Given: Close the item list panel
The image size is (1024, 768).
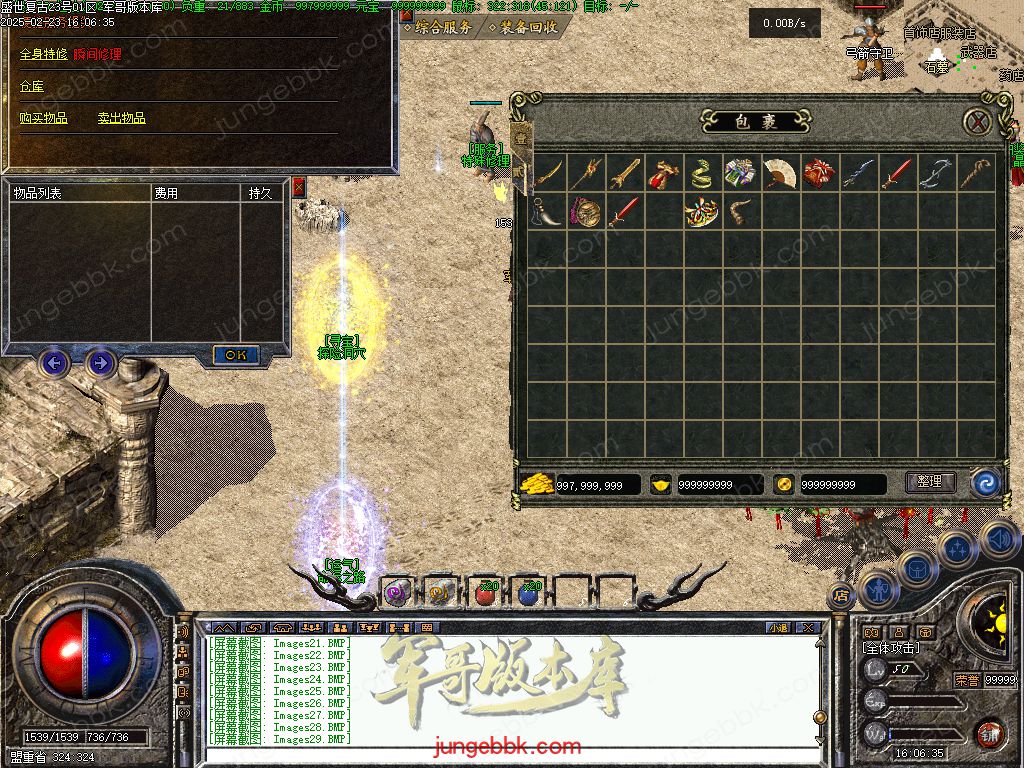Looking at the screenshot, I should pos(298,186).
